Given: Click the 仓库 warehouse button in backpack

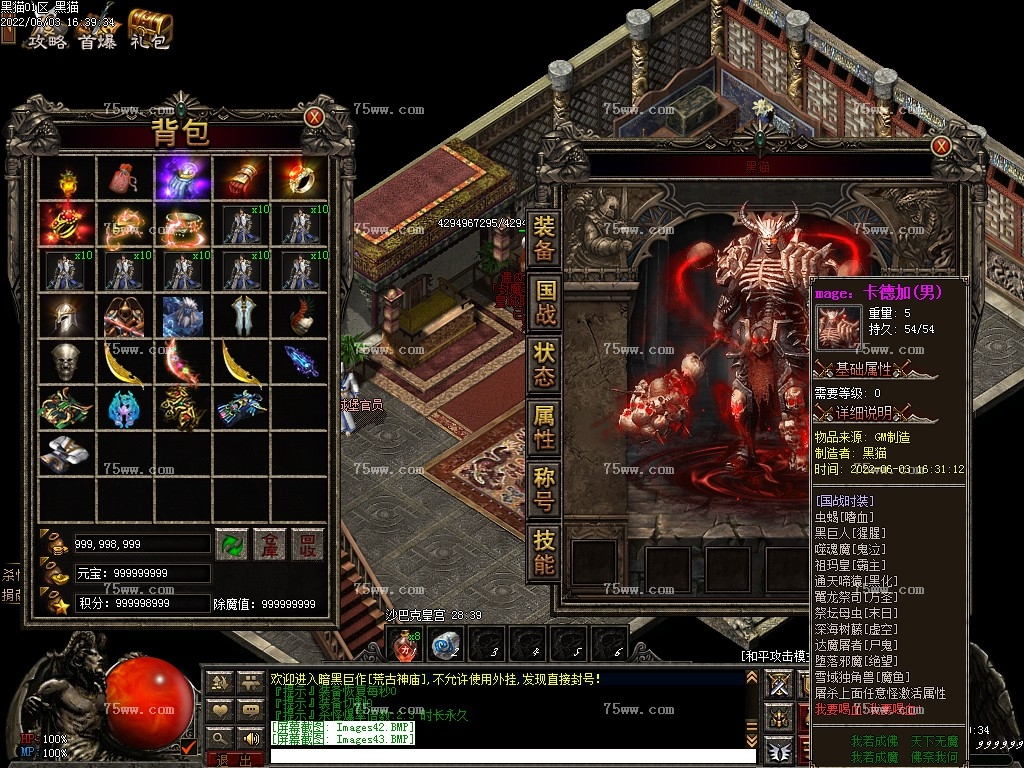Looking at the screenshot, I should [270, 544].
